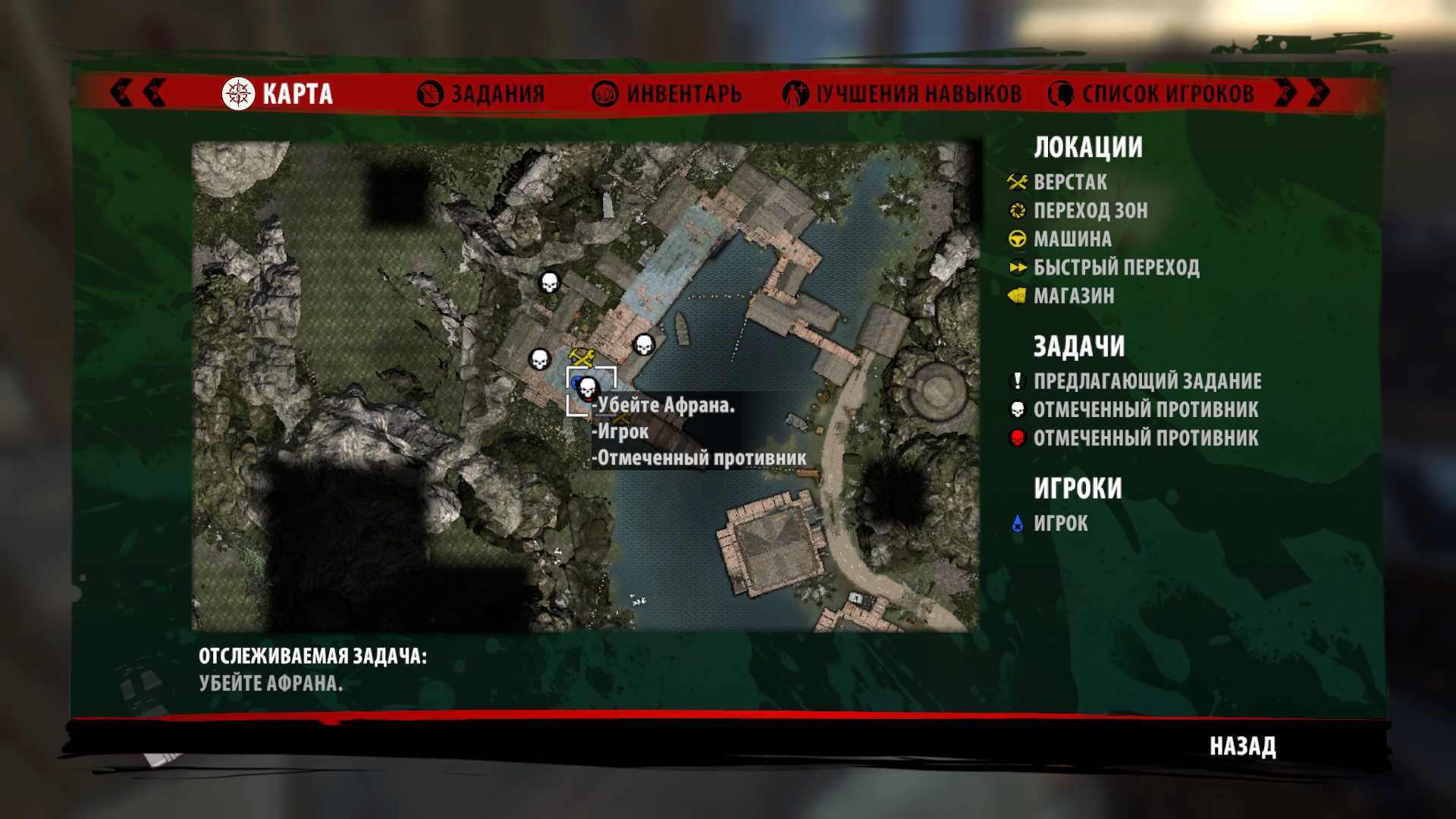Select the Улучшения навыков tab
1456x819 pixels.
(x=902, y=94)
